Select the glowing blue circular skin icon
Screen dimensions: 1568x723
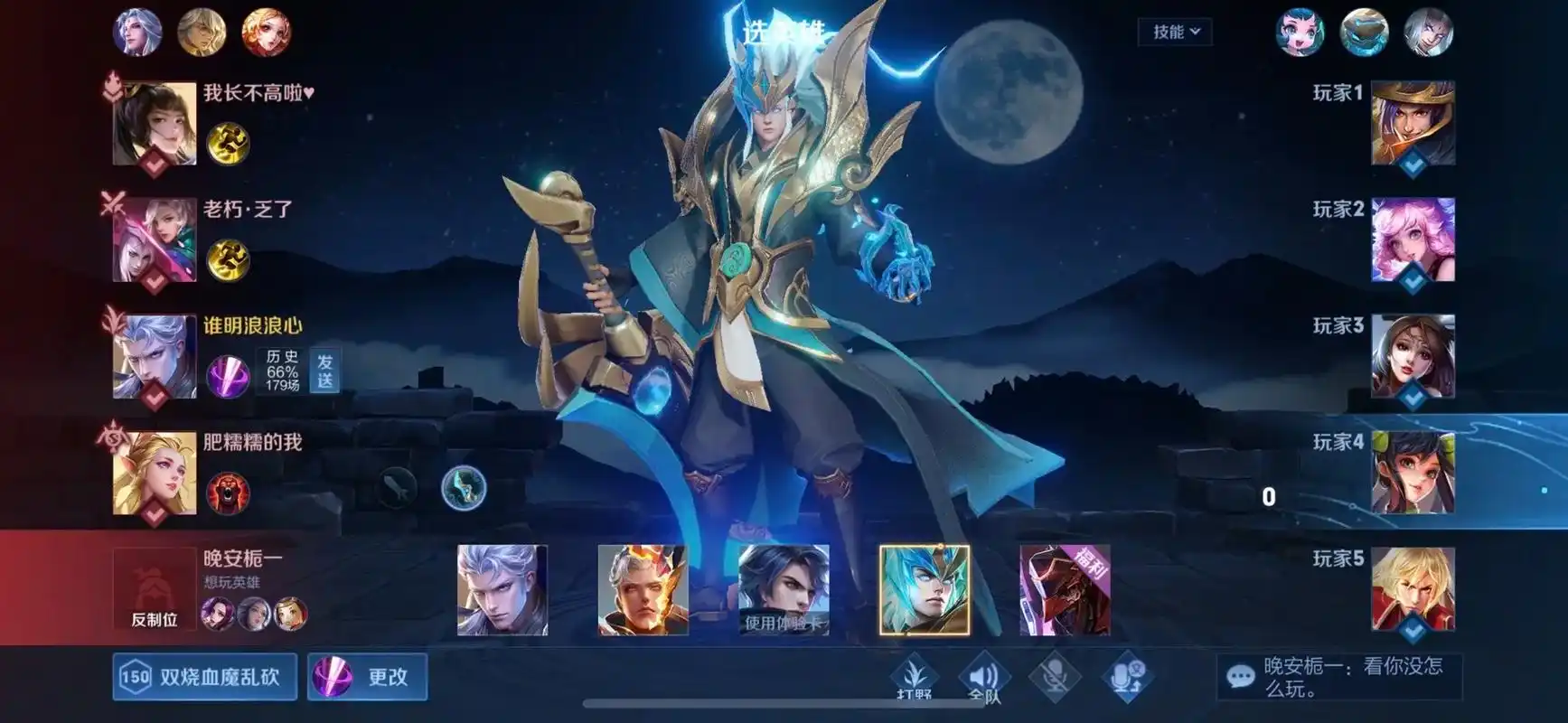[x=464, y=488]
